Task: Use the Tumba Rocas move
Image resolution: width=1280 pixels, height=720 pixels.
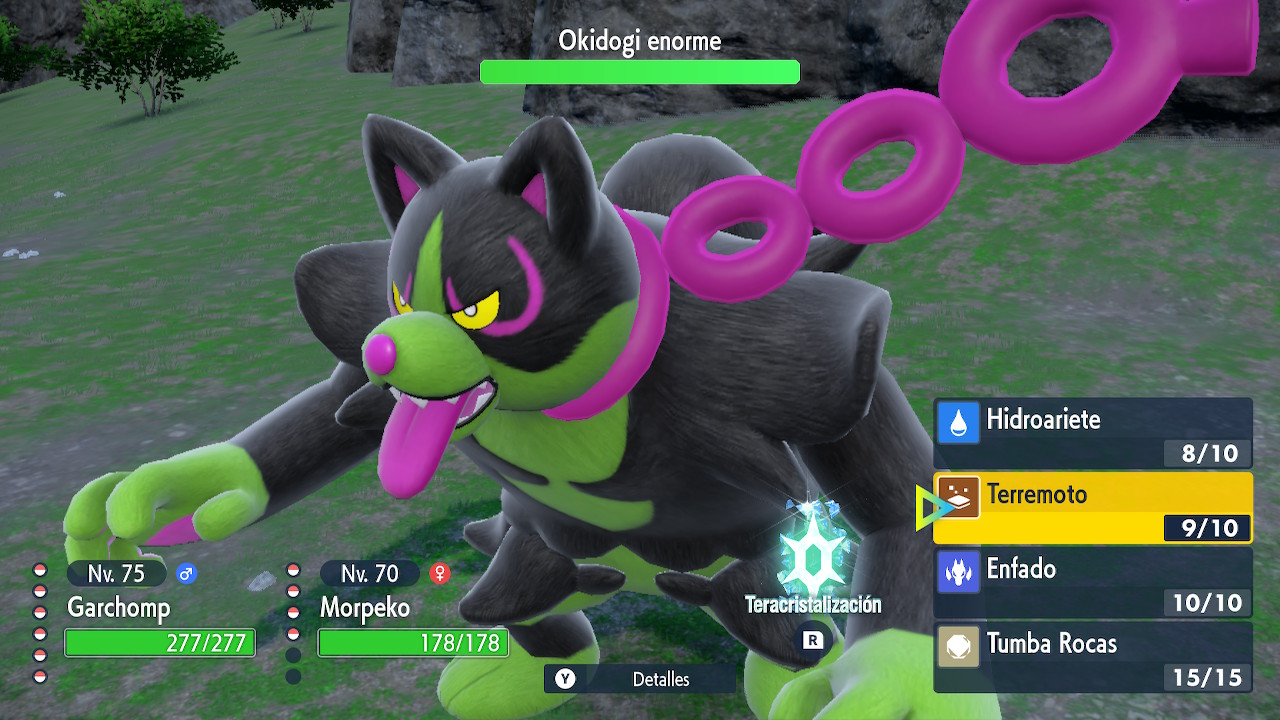Action: (1092, 658)
